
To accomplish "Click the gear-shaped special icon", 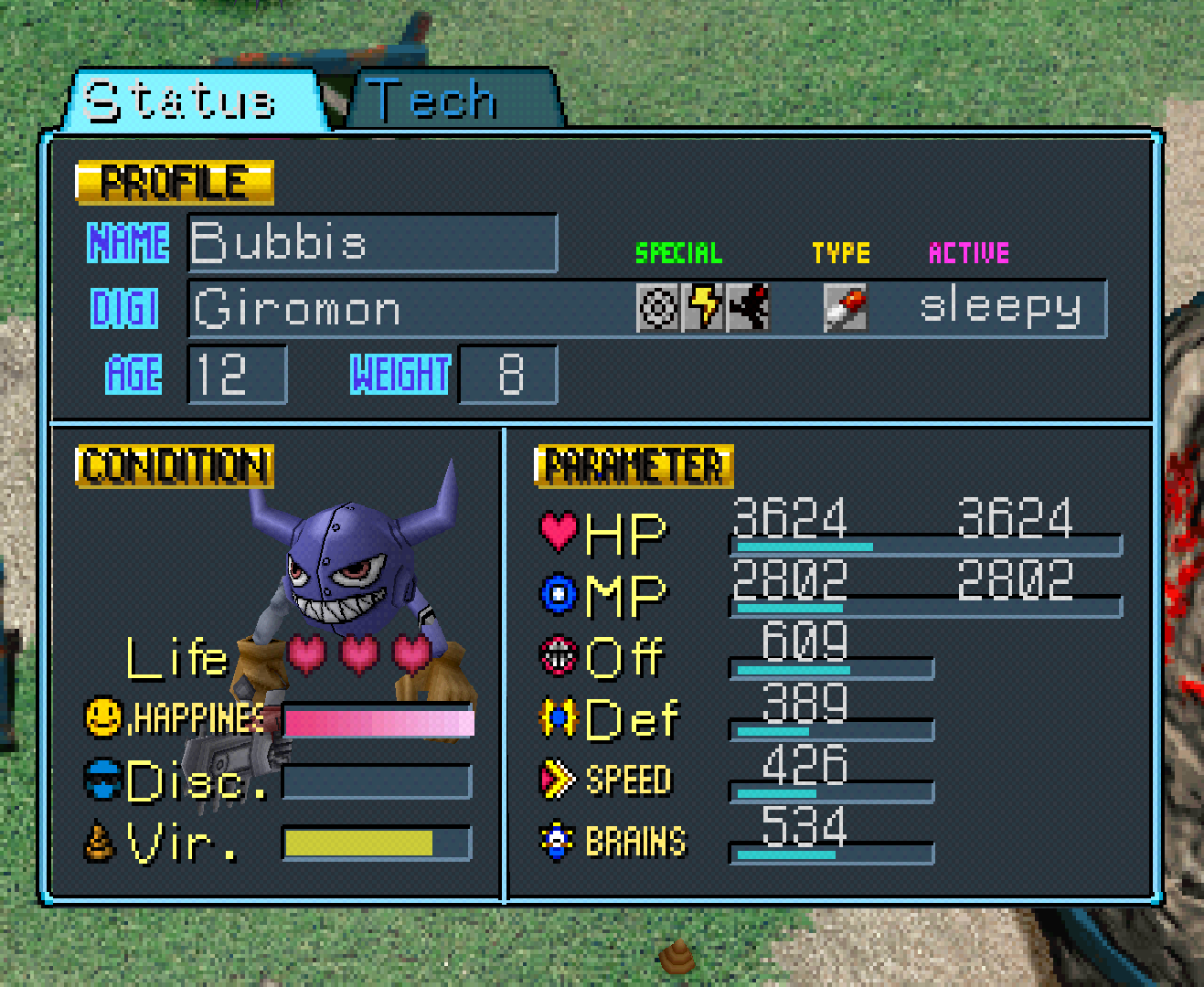I will [658, 307].
